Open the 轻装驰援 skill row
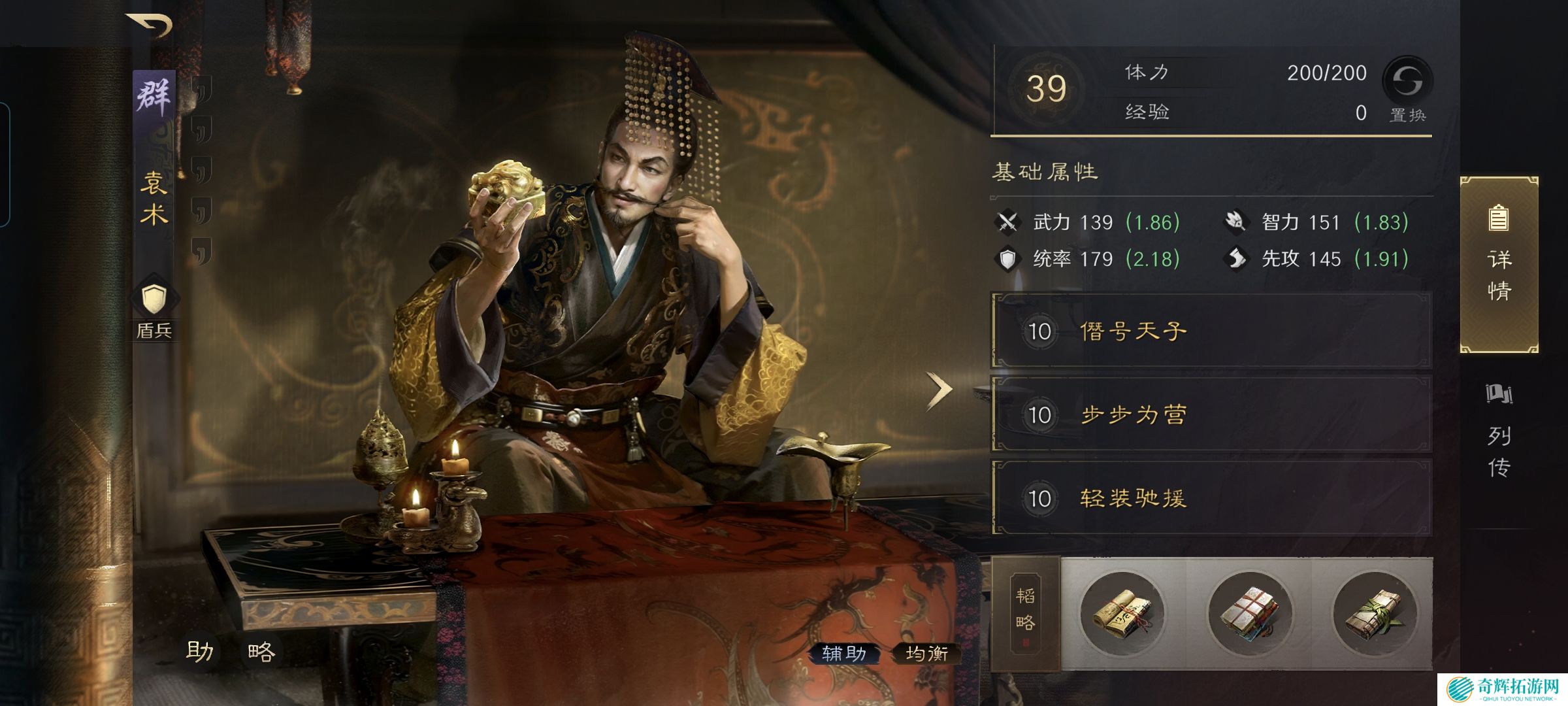Viewport: 1568px width, 706px height. pyautogui.click(x=1212, y=498)
